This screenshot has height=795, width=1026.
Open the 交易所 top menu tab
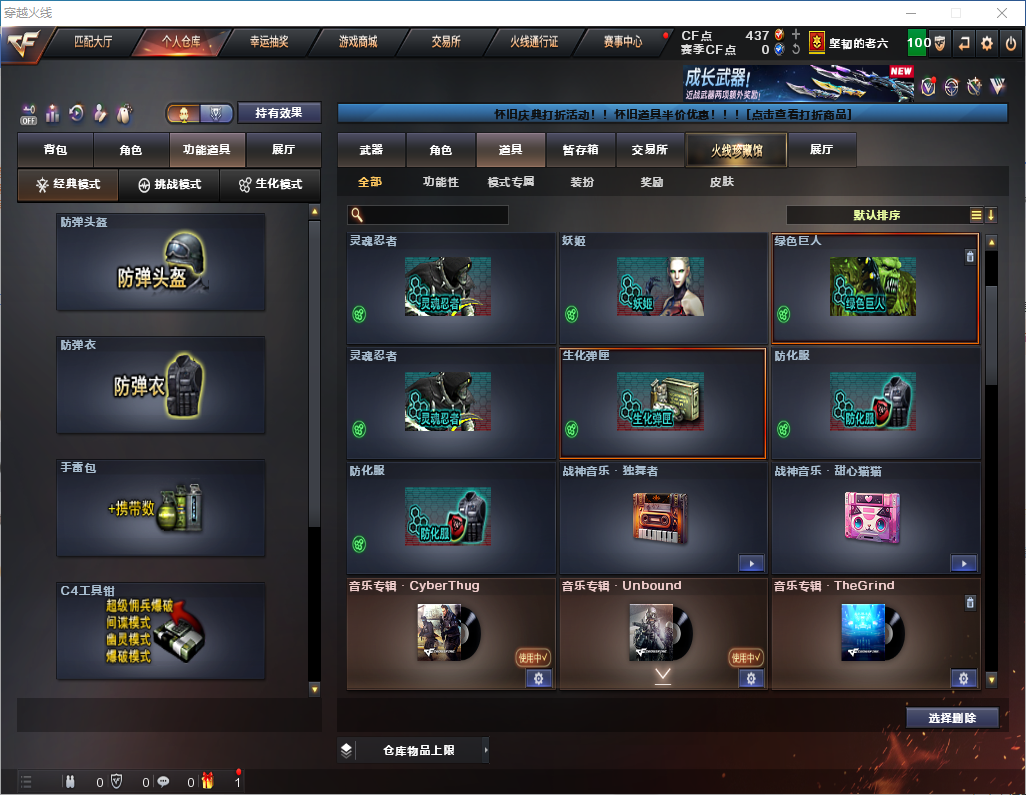[446, 42]
